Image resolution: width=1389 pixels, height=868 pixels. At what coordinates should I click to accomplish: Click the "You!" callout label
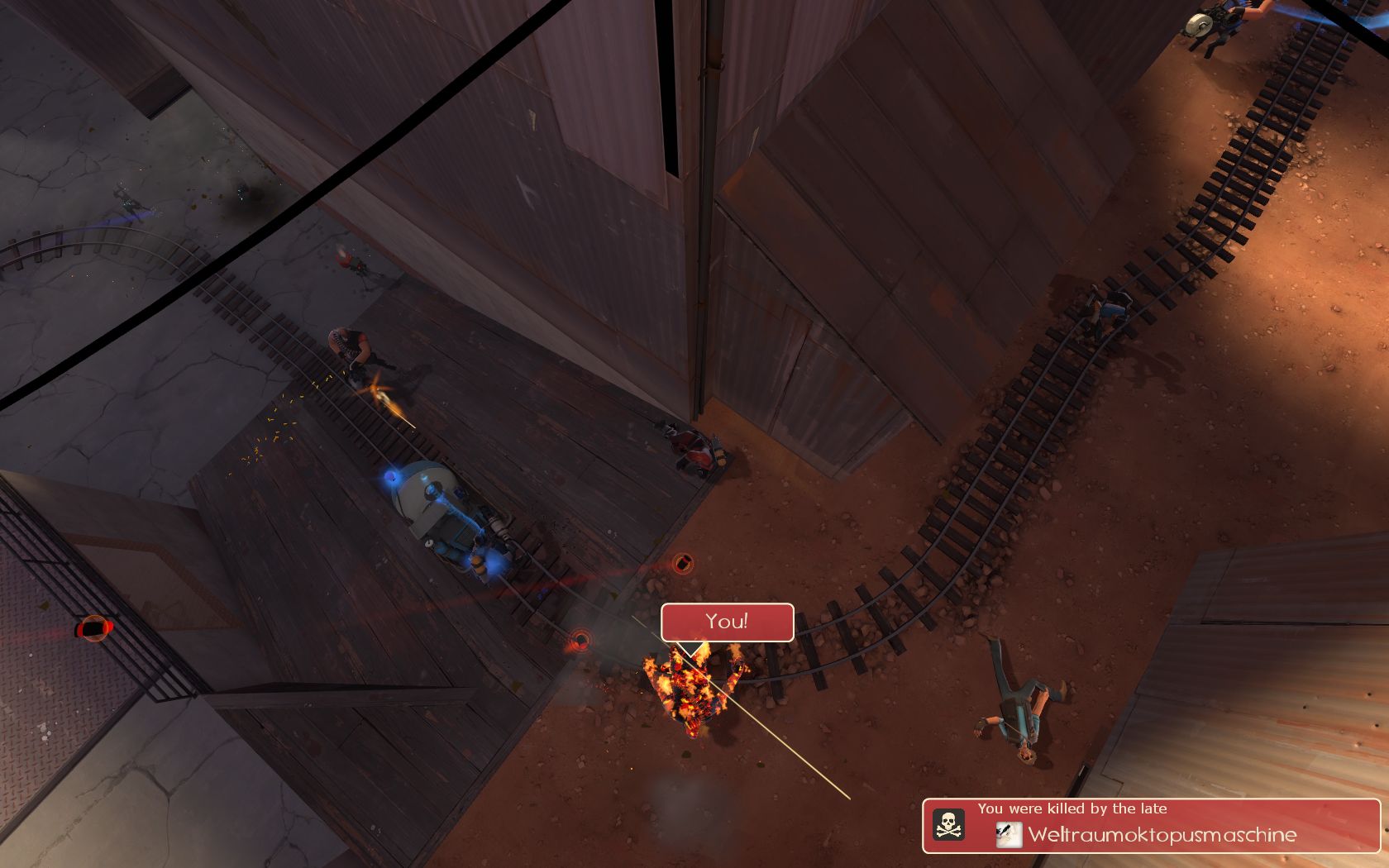[727, 622]
